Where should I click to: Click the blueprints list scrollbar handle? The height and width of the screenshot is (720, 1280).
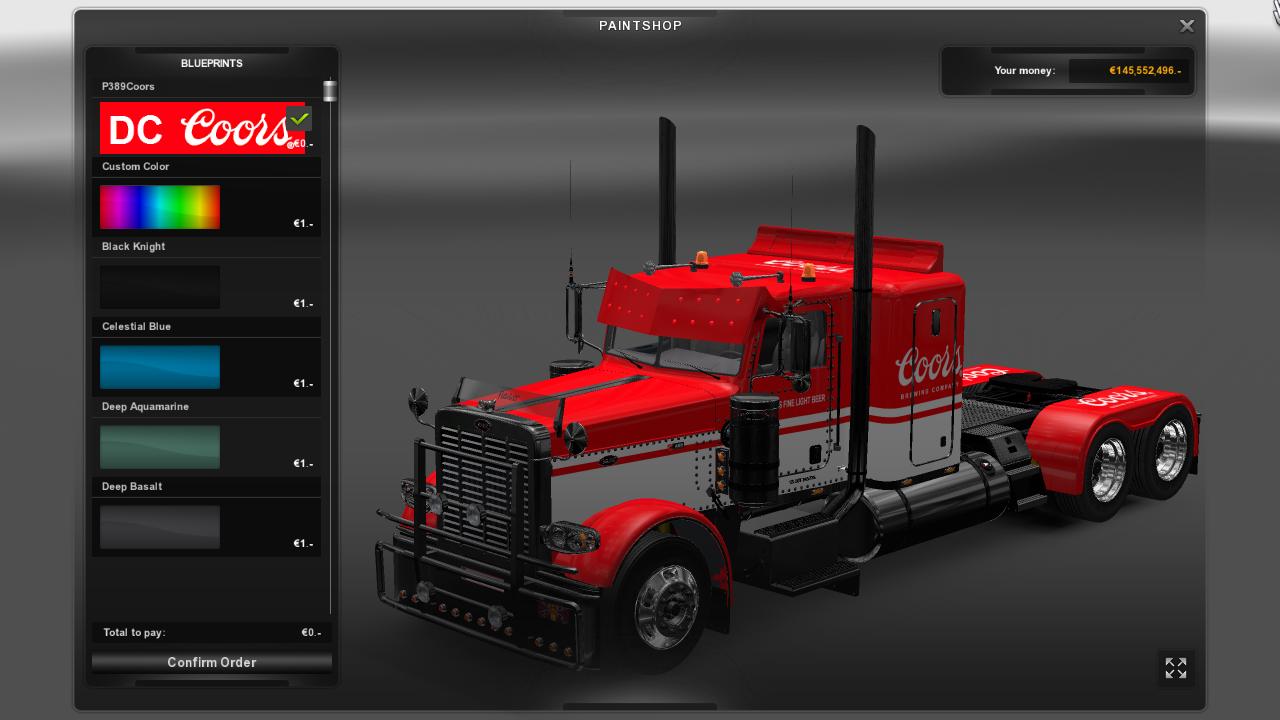tap(329, 91)
